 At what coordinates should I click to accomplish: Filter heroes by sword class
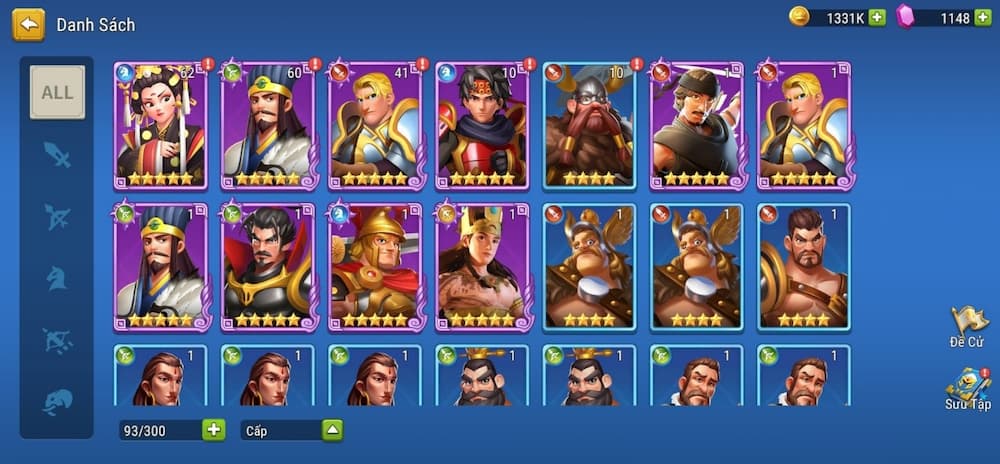click(x=57, y=155)
